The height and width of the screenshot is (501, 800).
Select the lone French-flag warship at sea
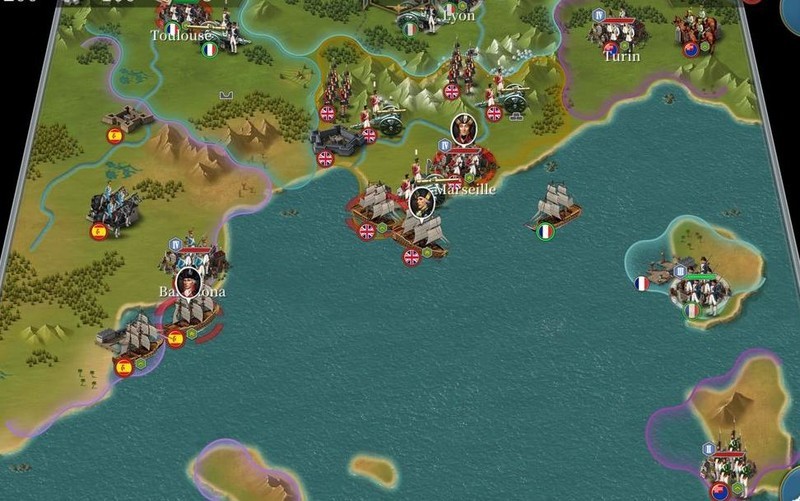[x=556, y=207]
